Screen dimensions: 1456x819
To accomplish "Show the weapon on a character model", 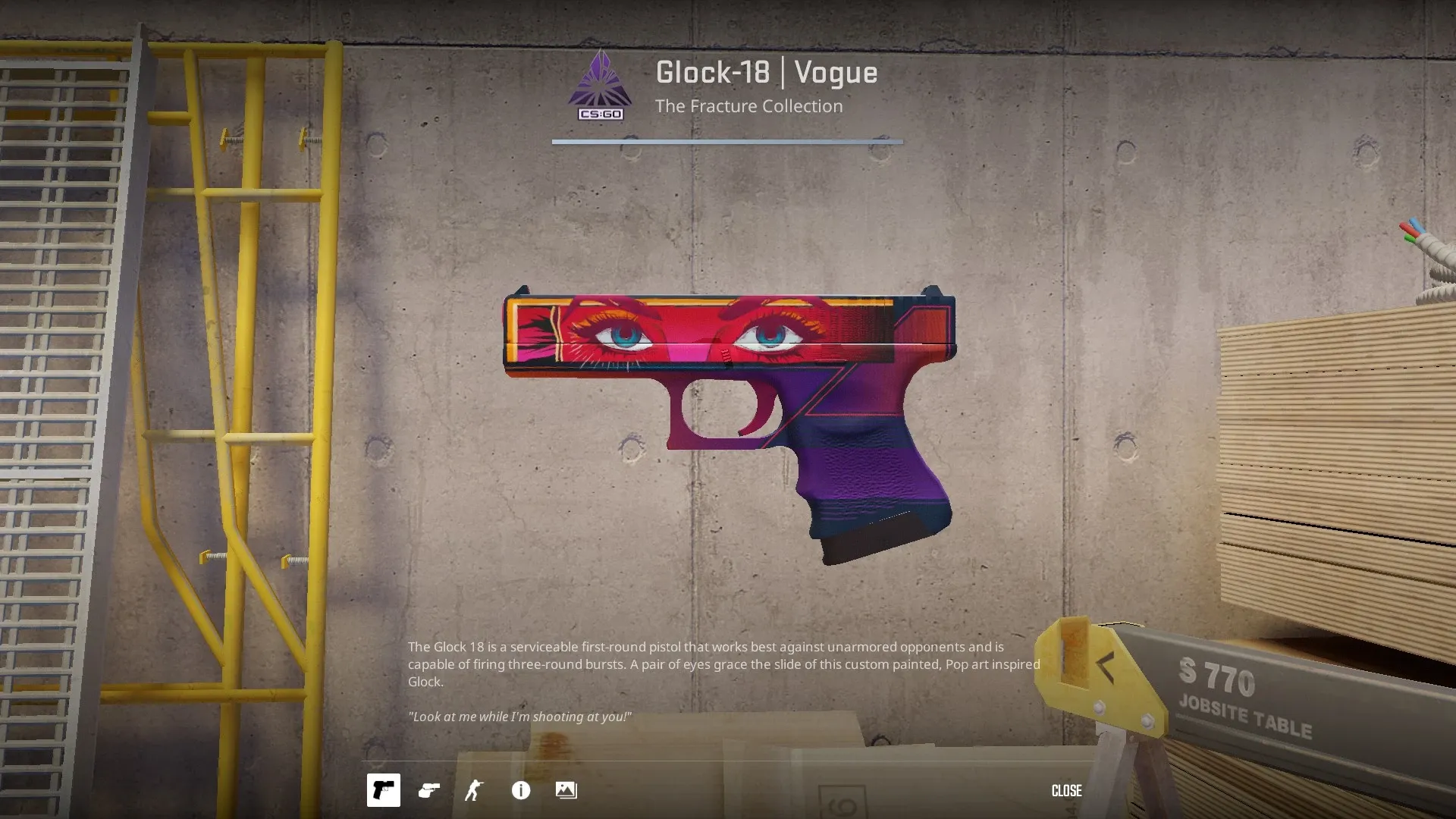I will 474,790.
